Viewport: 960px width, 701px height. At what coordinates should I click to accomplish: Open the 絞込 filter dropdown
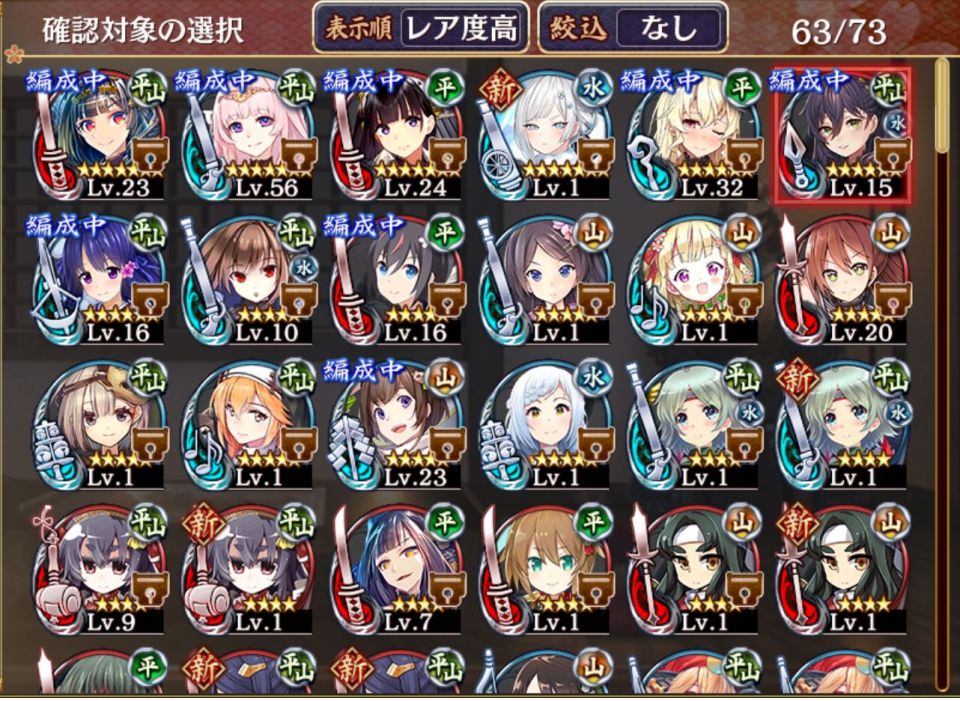tap(631, 30)
